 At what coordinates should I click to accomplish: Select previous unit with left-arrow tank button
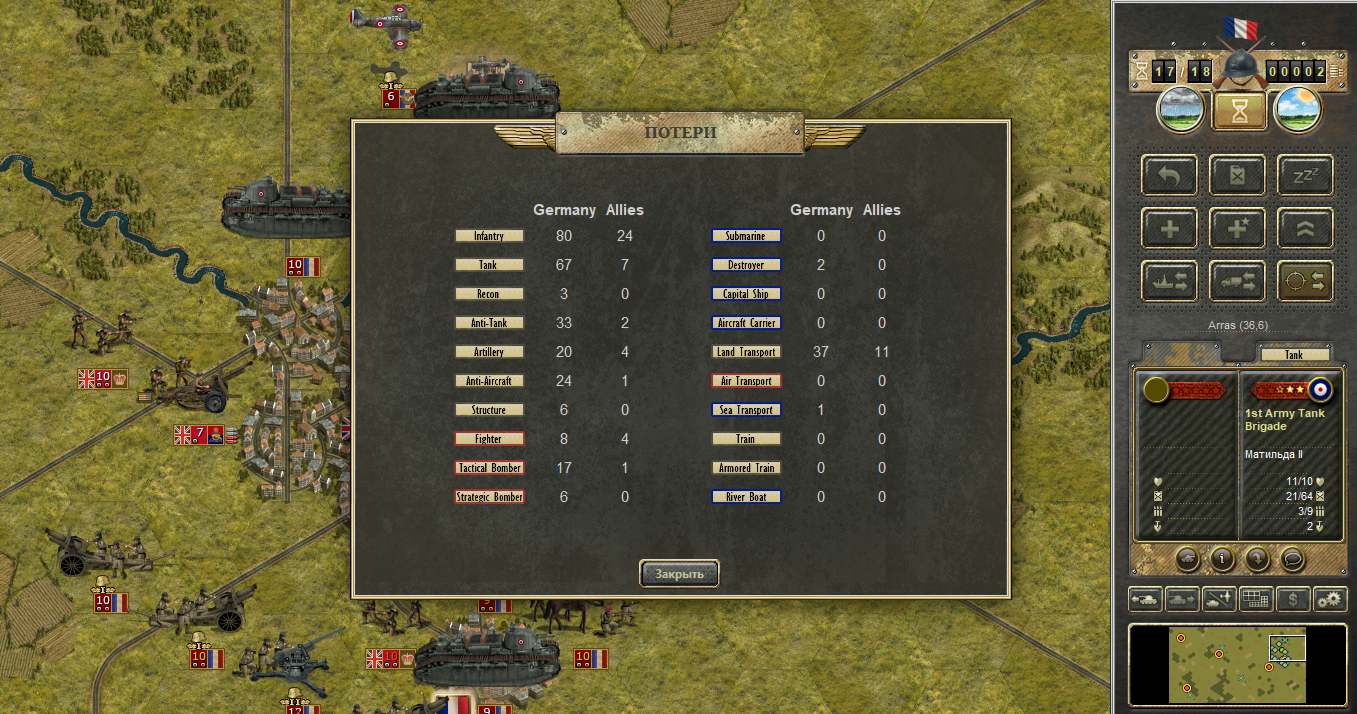[x=1146, y=599]
